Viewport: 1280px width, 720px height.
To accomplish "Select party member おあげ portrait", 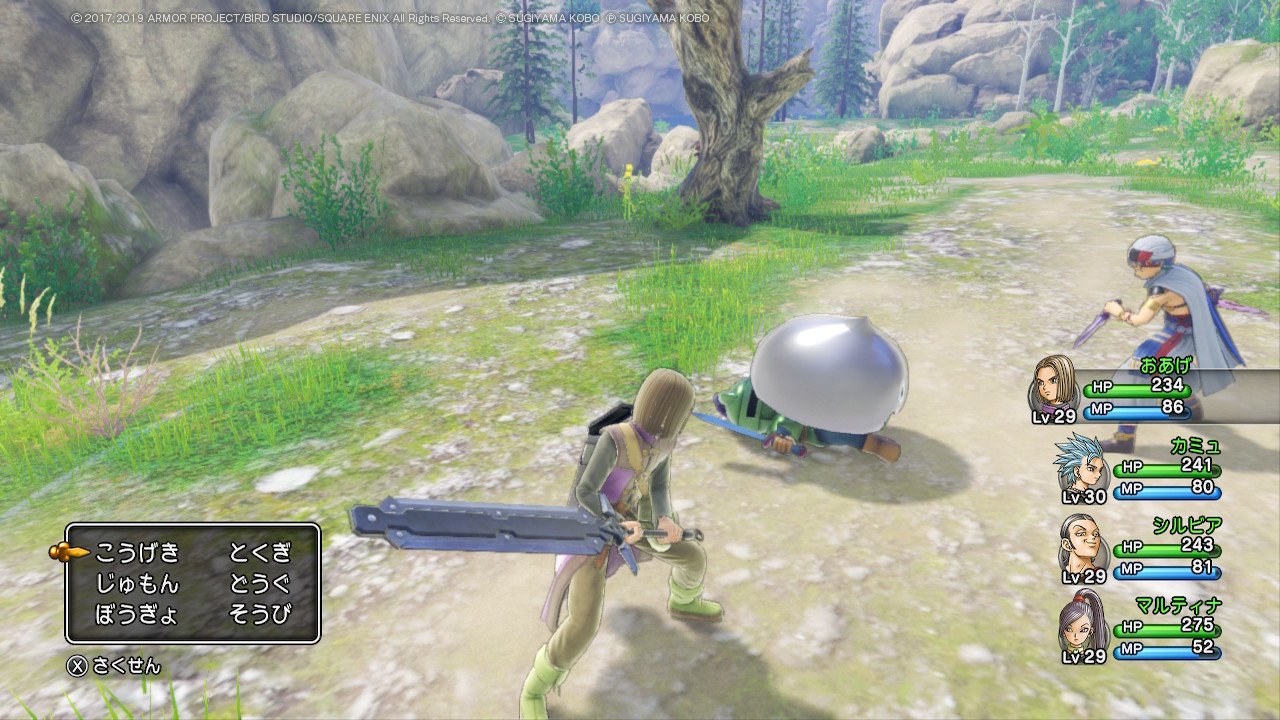I will pos(1054,384).
